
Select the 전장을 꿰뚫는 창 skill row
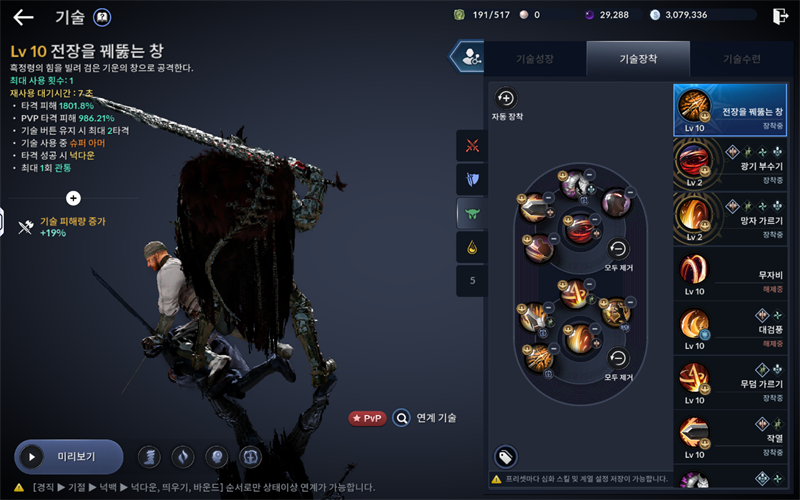tap(736, 110)
